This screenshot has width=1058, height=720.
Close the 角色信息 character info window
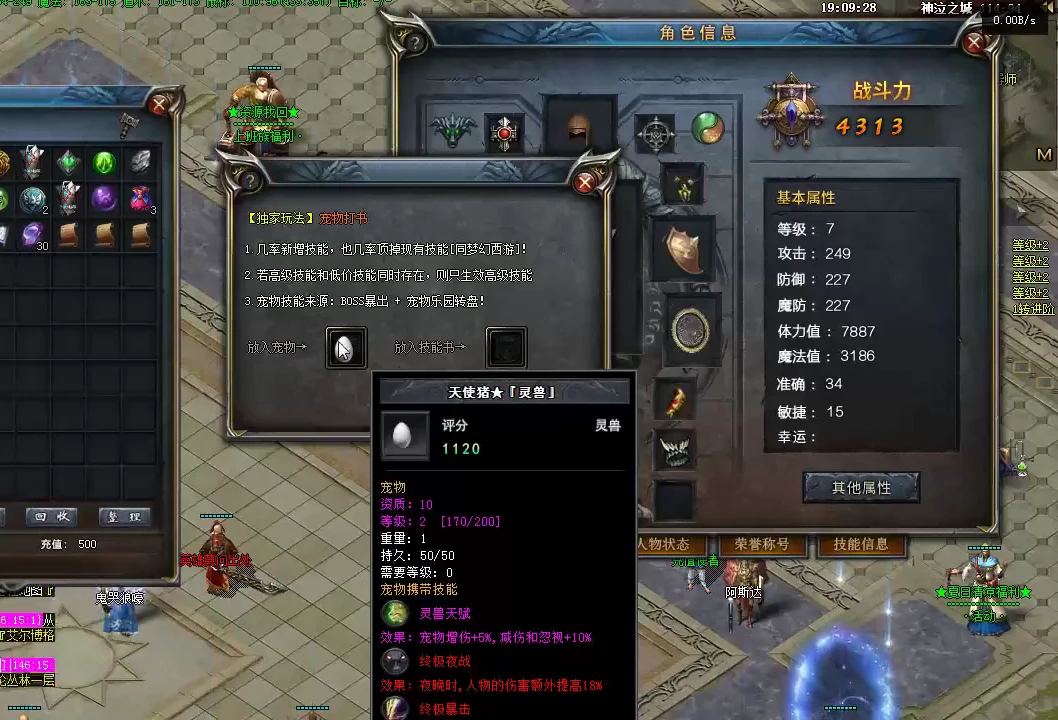click(974, 42)
